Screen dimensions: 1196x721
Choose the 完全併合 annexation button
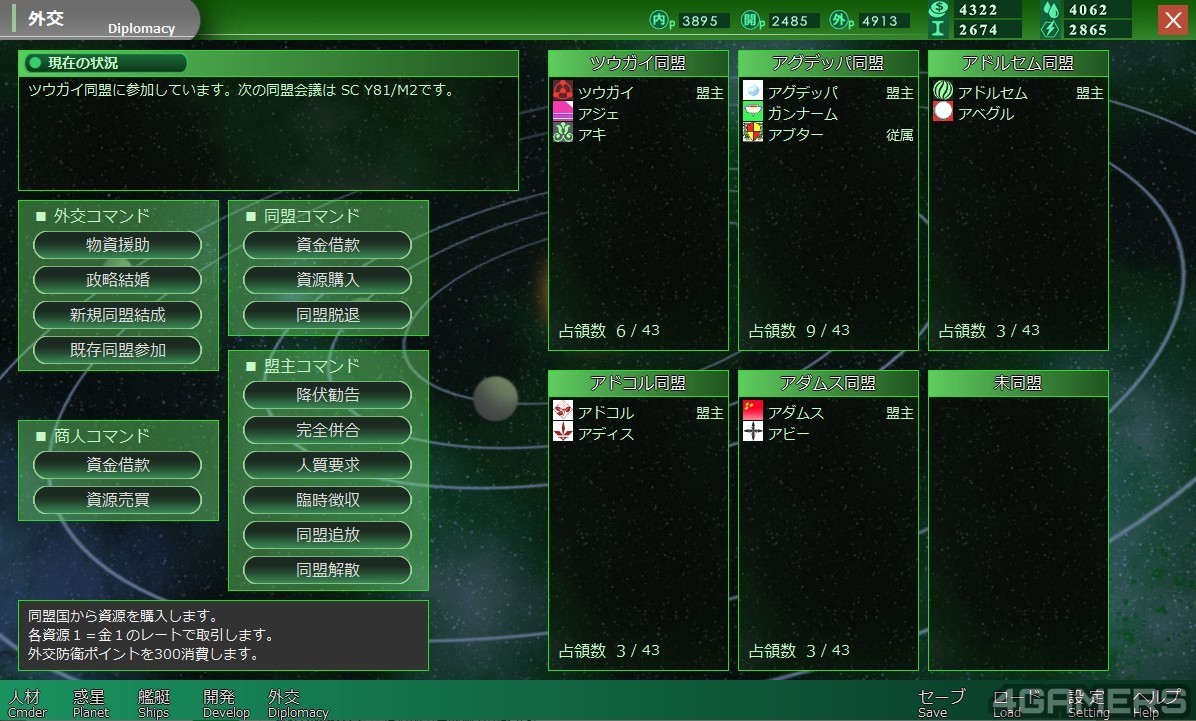tap(328, 430)
